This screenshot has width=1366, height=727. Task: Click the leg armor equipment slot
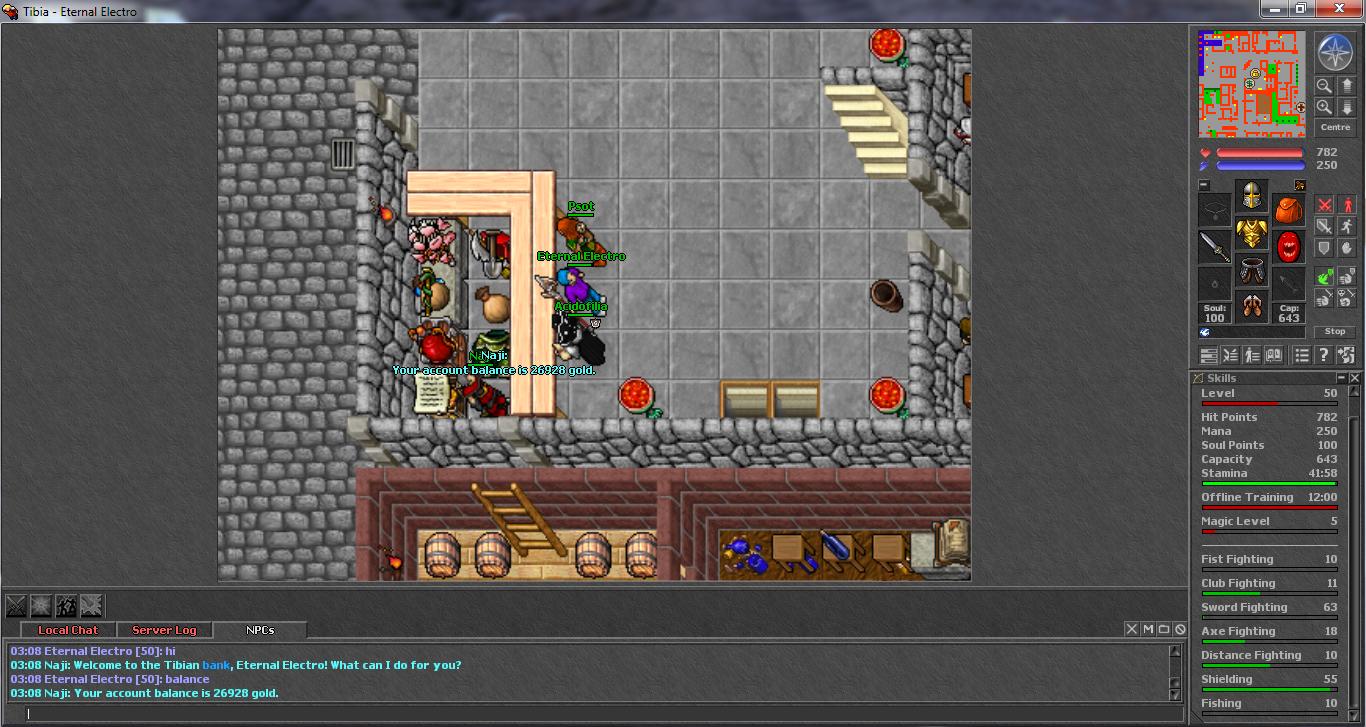[x=1251, y=270]
